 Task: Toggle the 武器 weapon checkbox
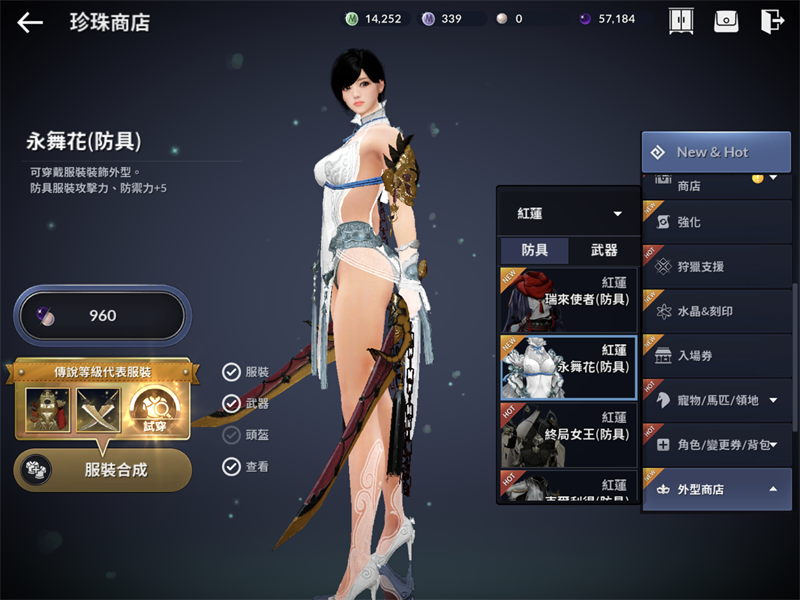[x=232, y=403]
